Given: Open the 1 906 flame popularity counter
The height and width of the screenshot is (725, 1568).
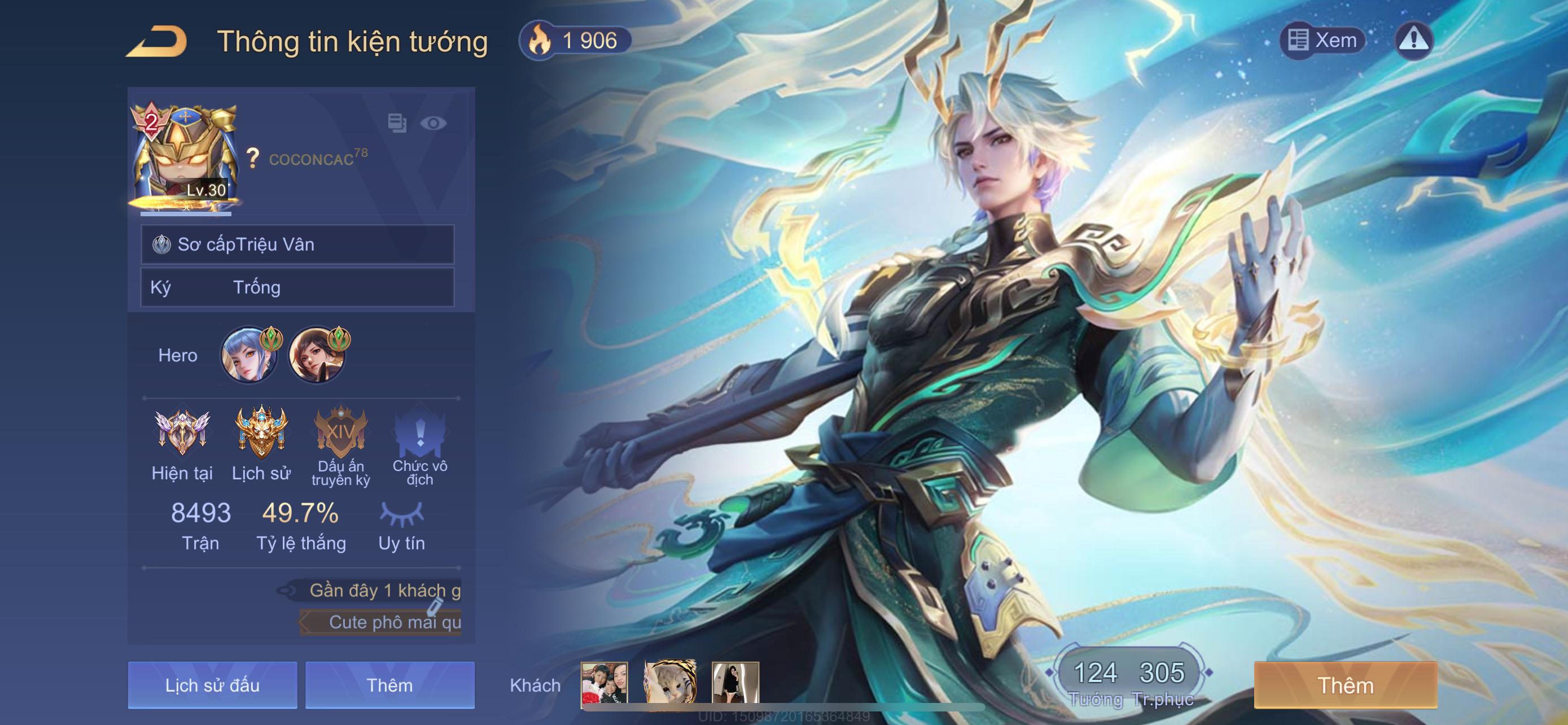Looking at the screenshot, I should [575, 41].
